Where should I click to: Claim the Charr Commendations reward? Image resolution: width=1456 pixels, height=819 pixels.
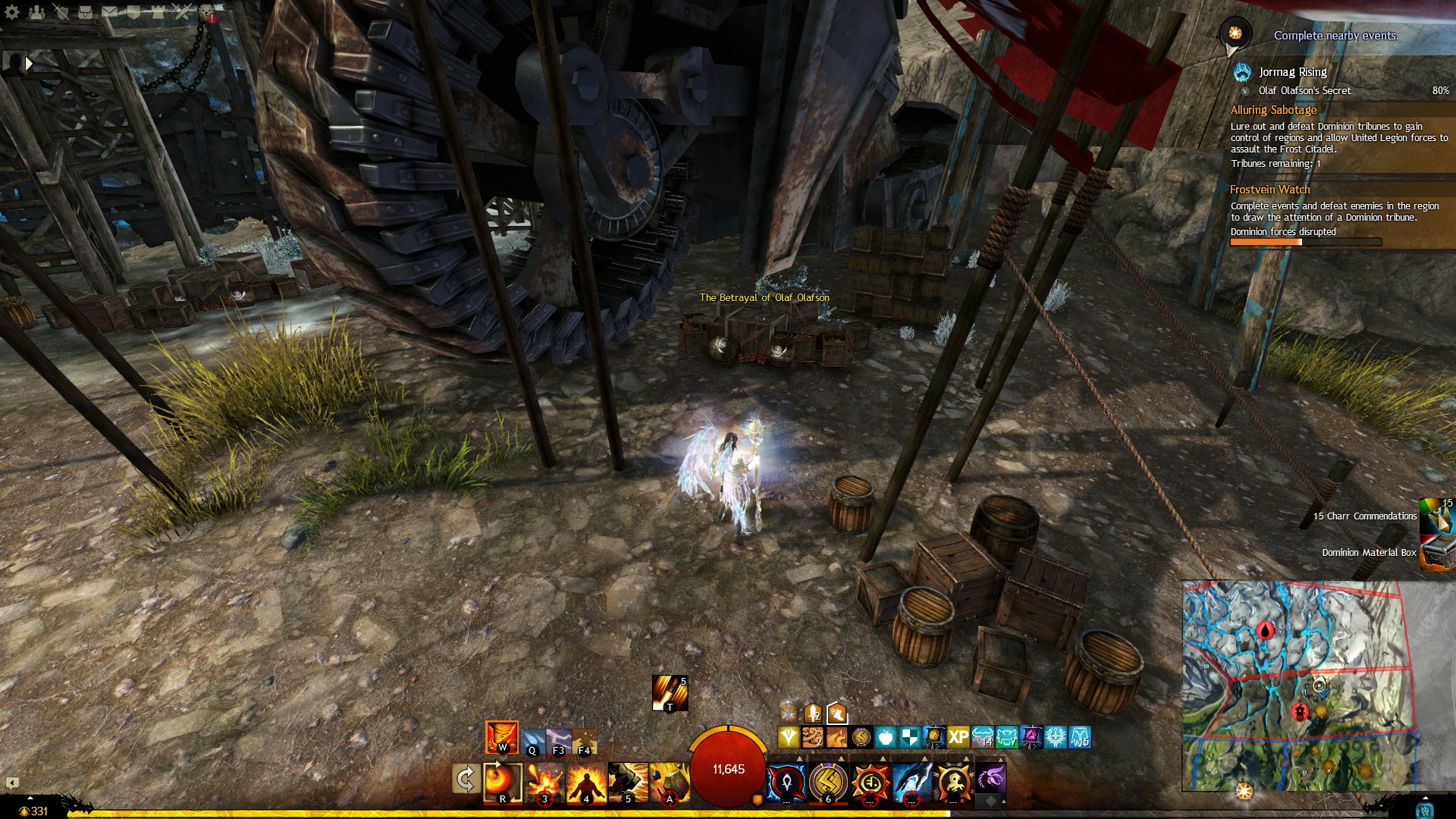tap(1436, 516)
